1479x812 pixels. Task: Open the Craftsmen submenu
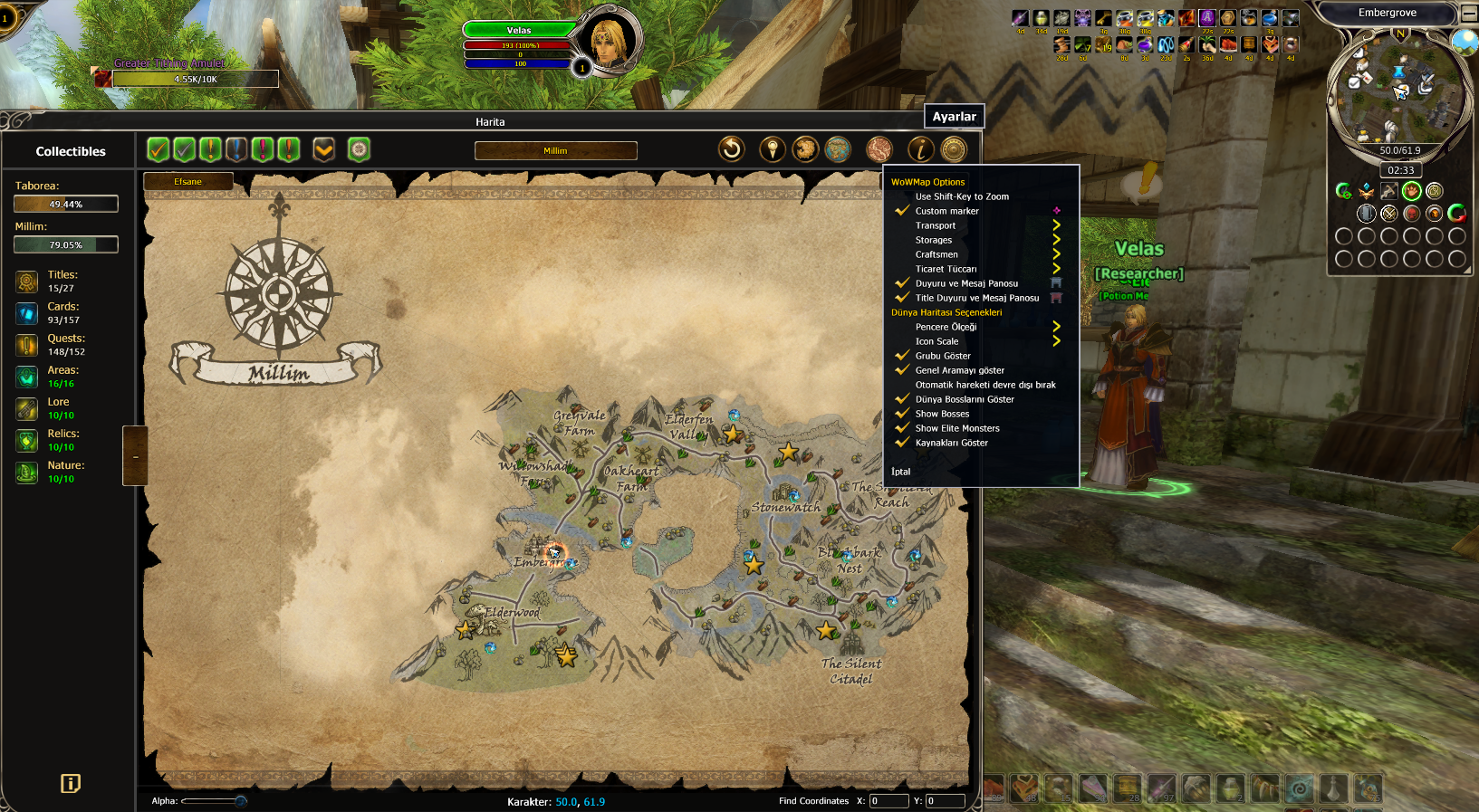pyautogui.click(x=936, y=254)
